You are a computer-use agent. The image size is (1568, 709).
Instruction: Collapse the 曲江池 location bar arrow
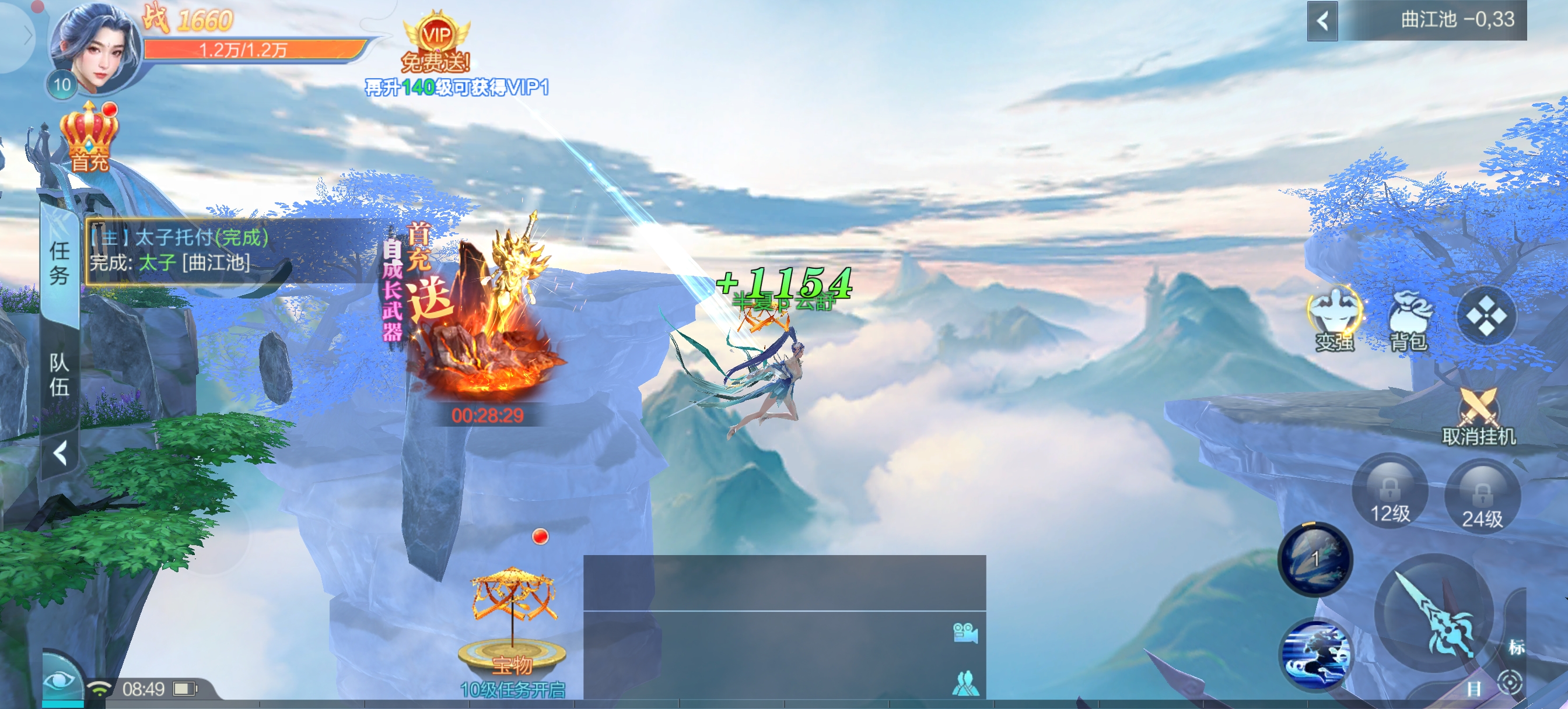point(1322,22)
